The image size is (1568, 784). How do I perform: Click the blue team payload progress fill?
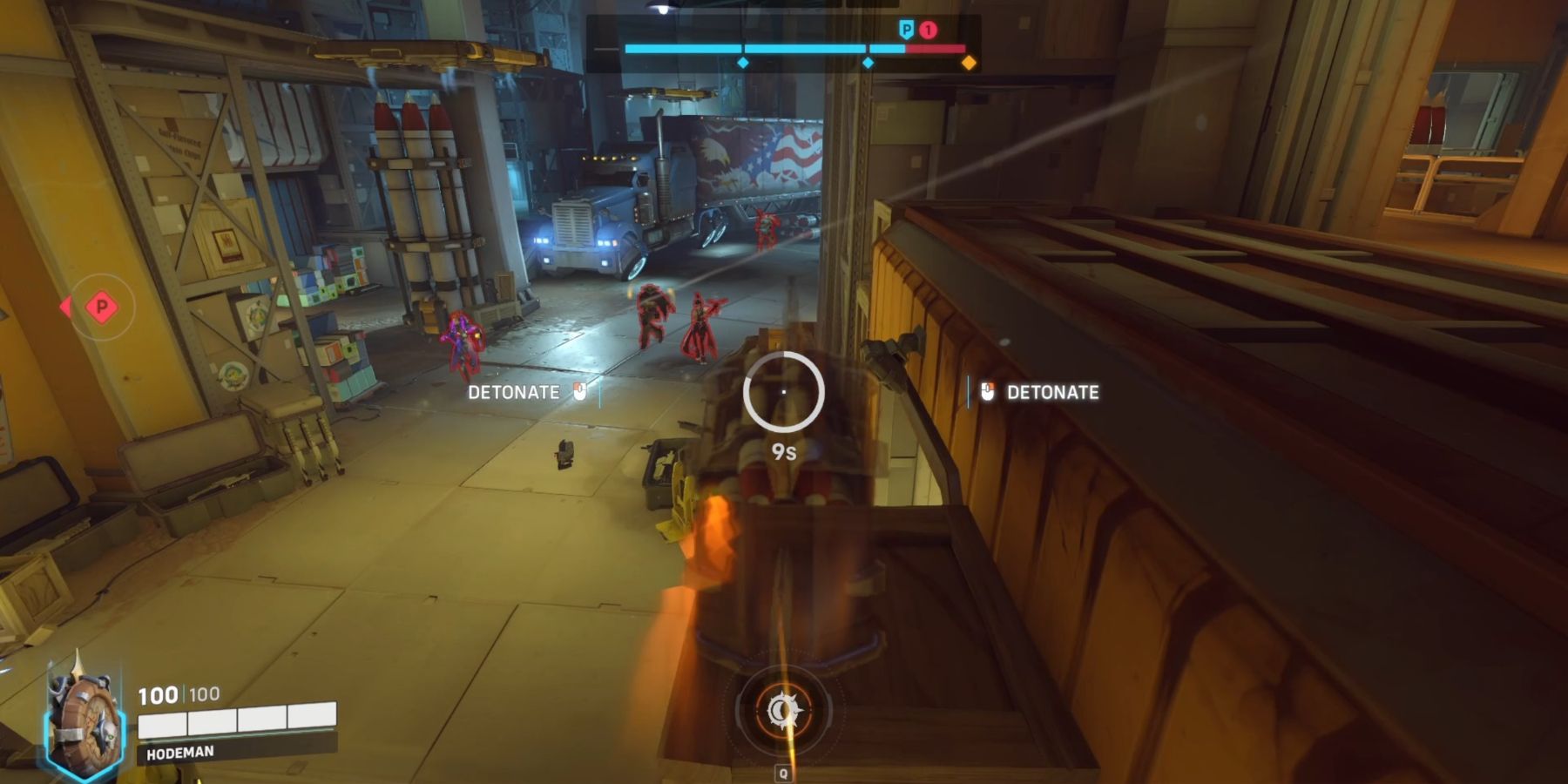[767, 50]
